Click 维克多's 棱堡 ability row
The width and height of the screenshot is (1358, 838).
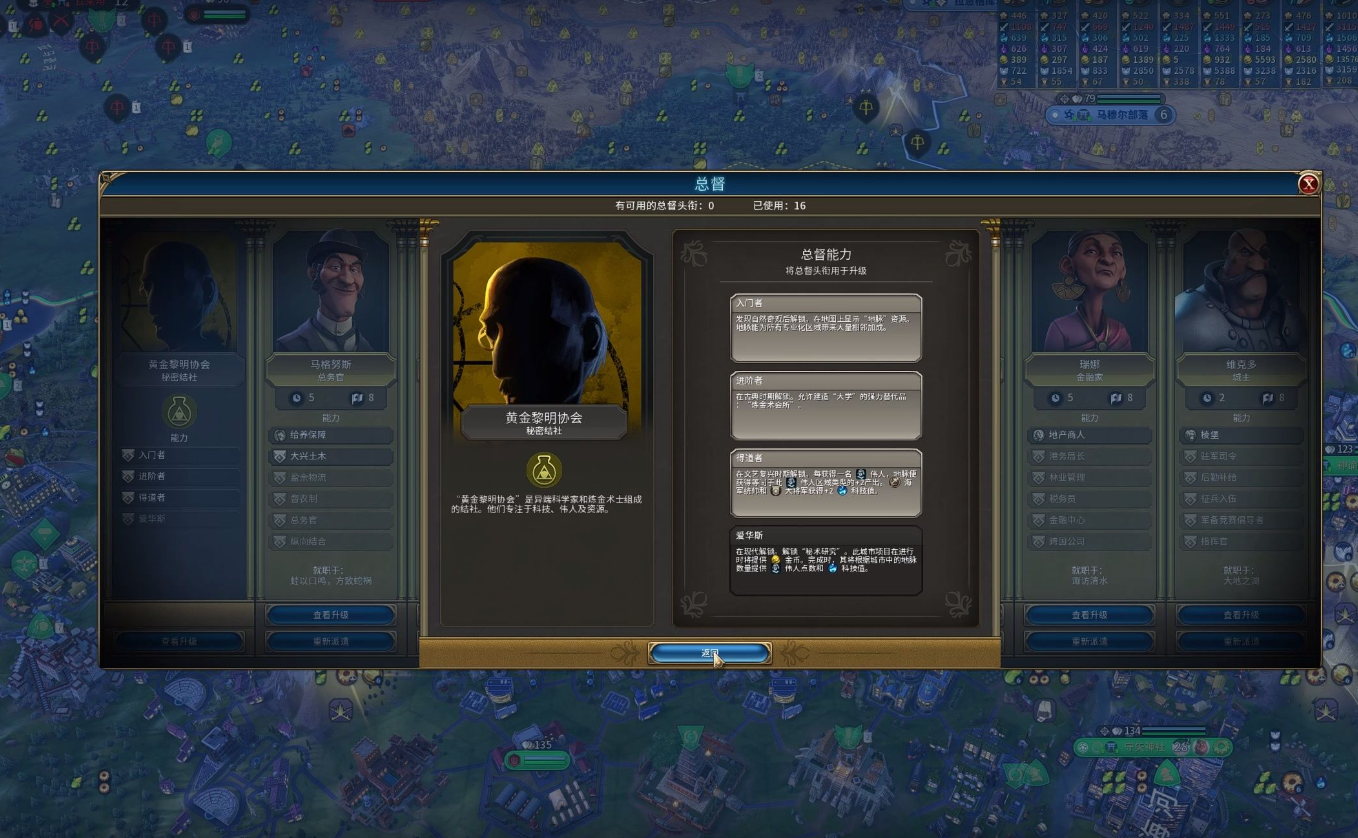pyautogui.click(x=1241, y=435)
